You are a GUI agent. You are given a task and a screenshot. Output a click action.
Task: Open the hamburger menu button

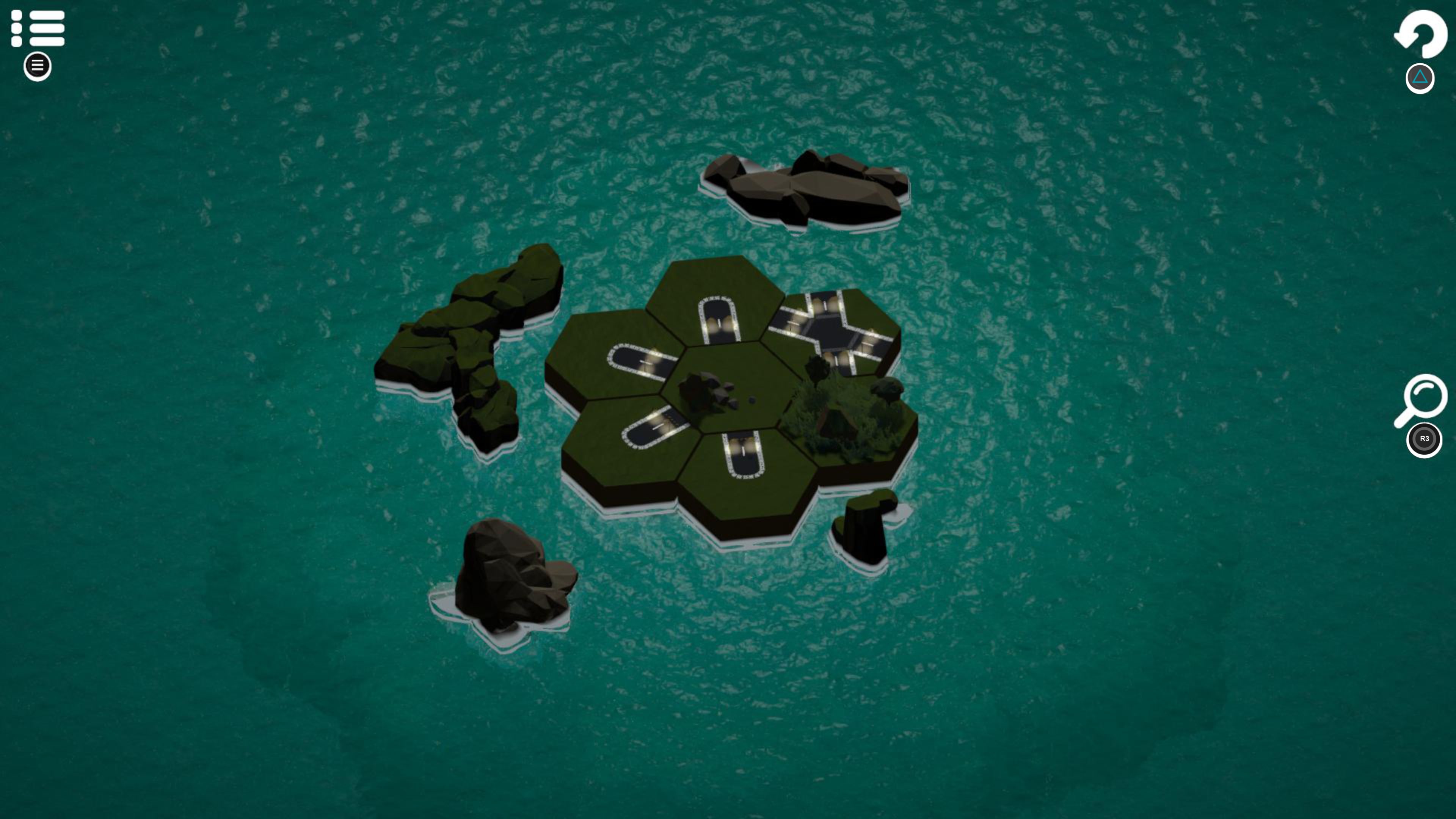pyautogui.click(x=37, y=66)
